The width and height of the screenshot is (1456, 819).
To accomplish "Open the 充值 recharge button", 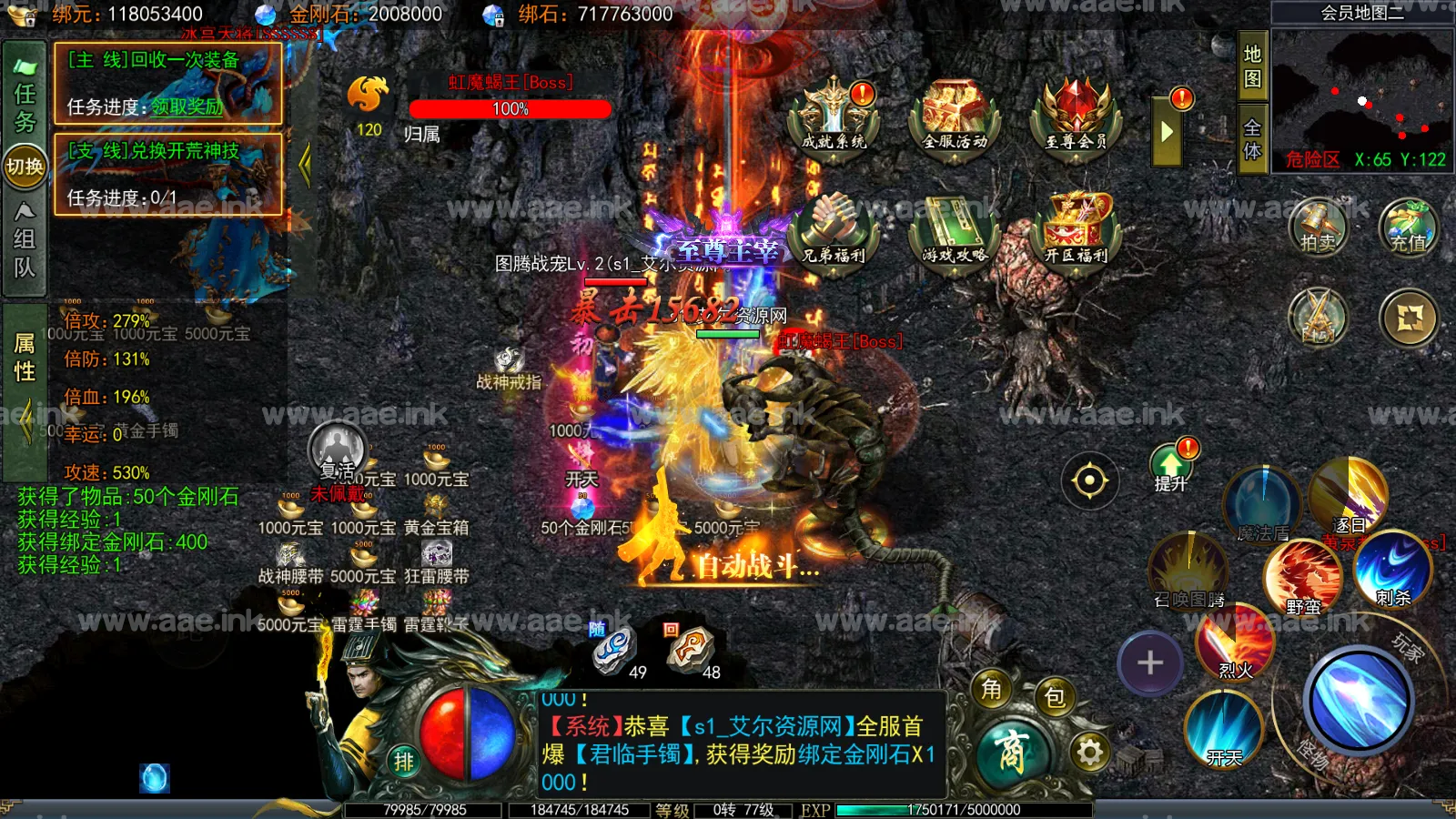I will tap(1408, 226).
